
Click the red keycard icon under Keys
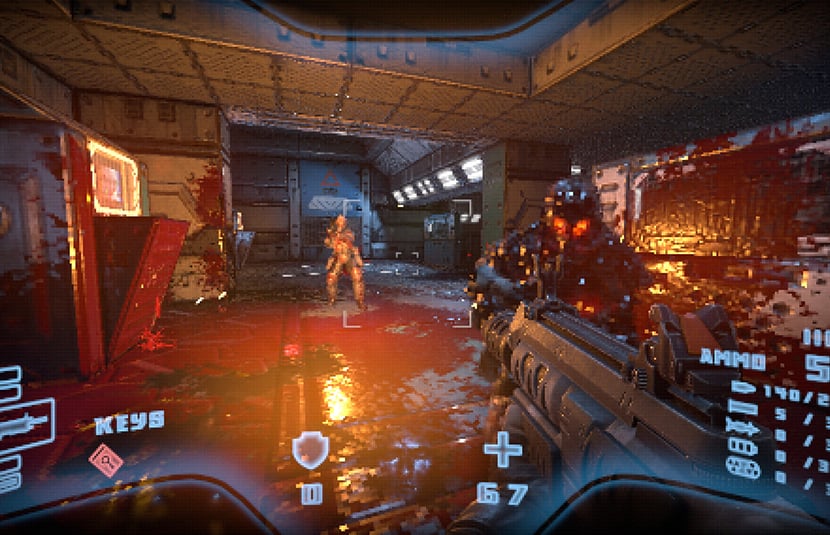click(107, 460)
